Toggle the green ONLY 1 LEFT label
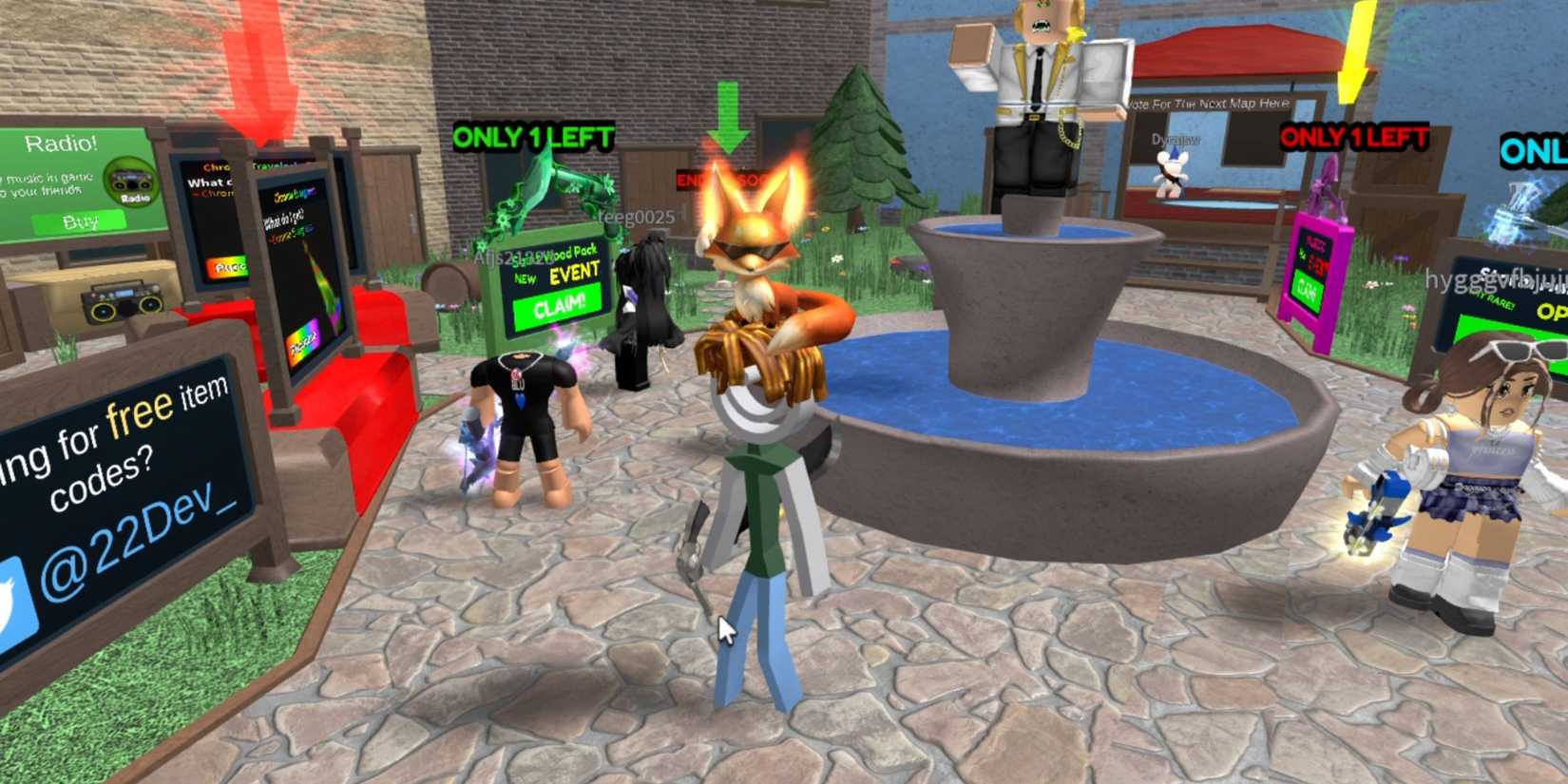The height and width of the screenshot is (784, 1568). point(532,138)
